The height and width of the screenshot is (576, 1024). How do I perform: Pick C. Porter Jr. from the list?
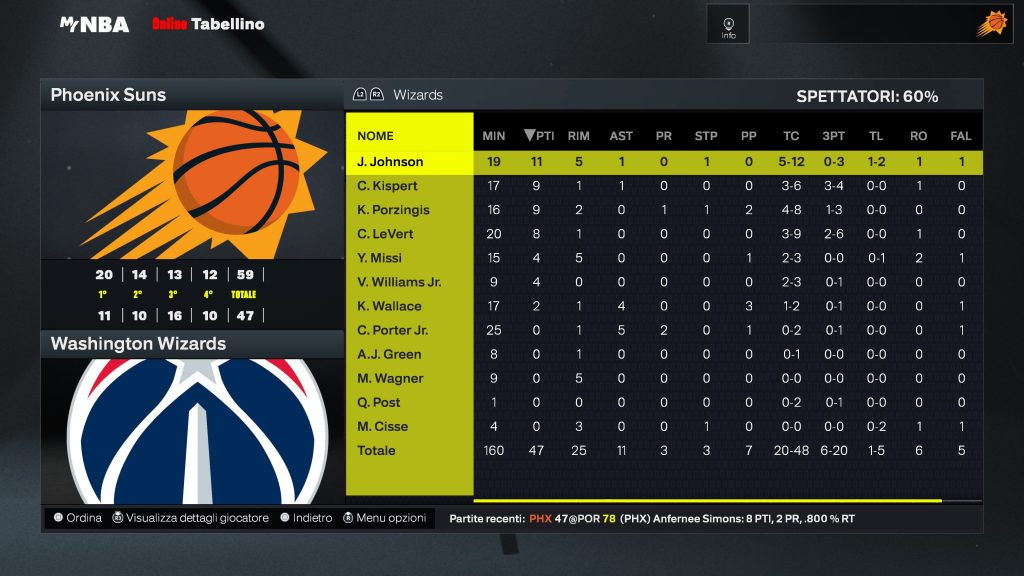point(393,330)
